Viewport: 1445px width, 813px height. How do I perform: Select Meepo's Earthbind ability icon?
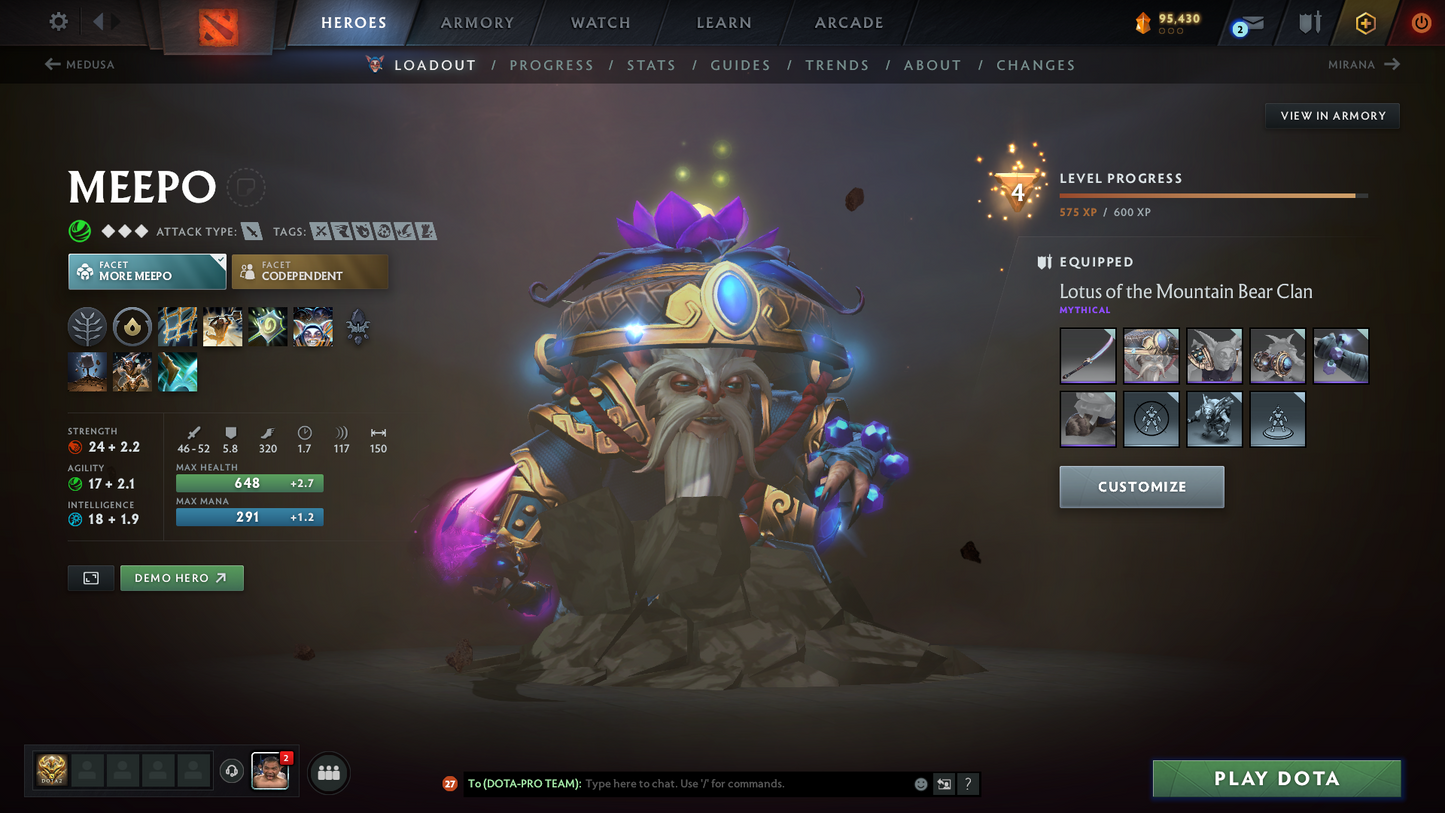[x=178, y=325]
